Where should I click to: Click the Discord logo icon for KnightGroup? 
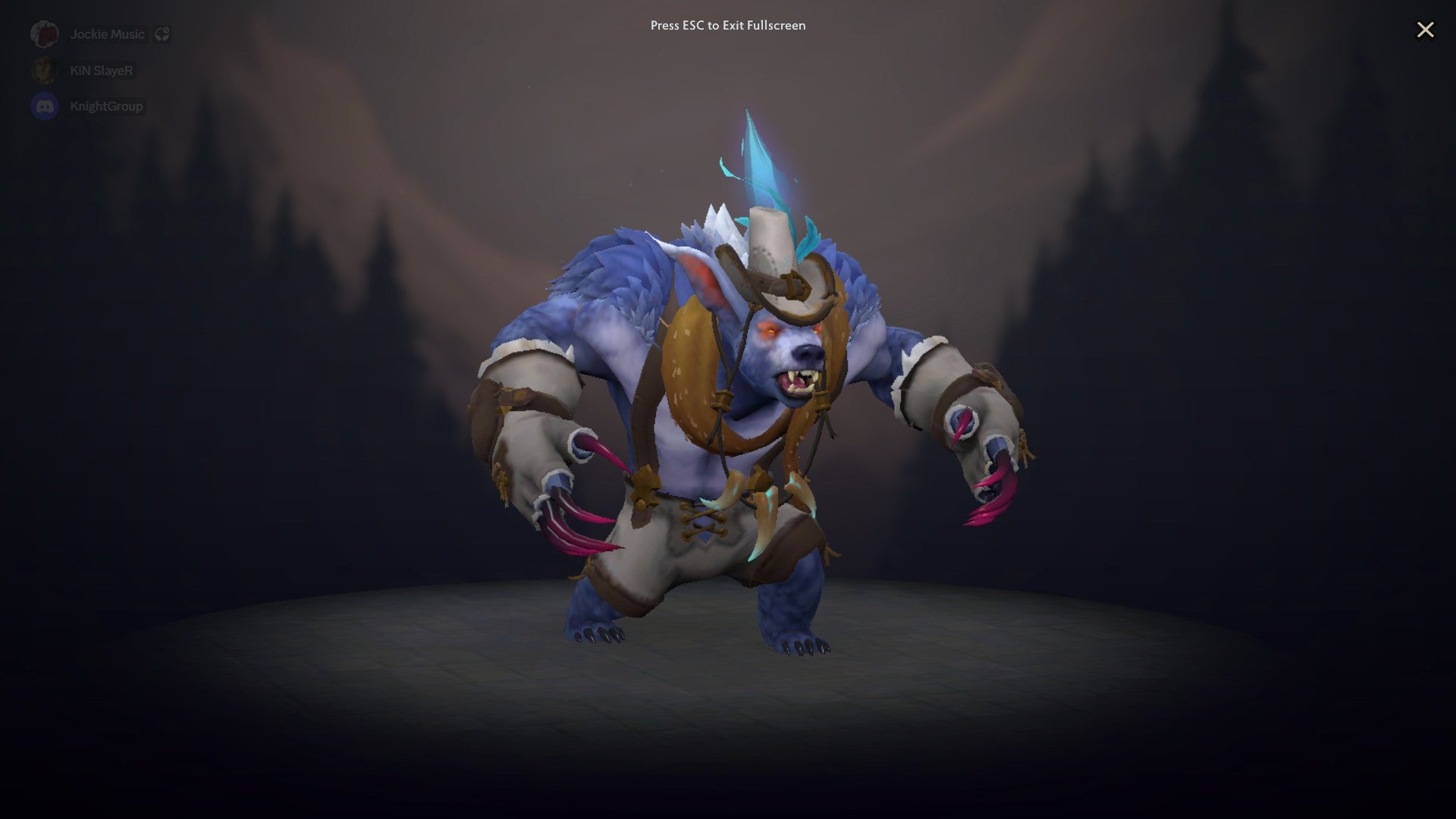point(44,106)
